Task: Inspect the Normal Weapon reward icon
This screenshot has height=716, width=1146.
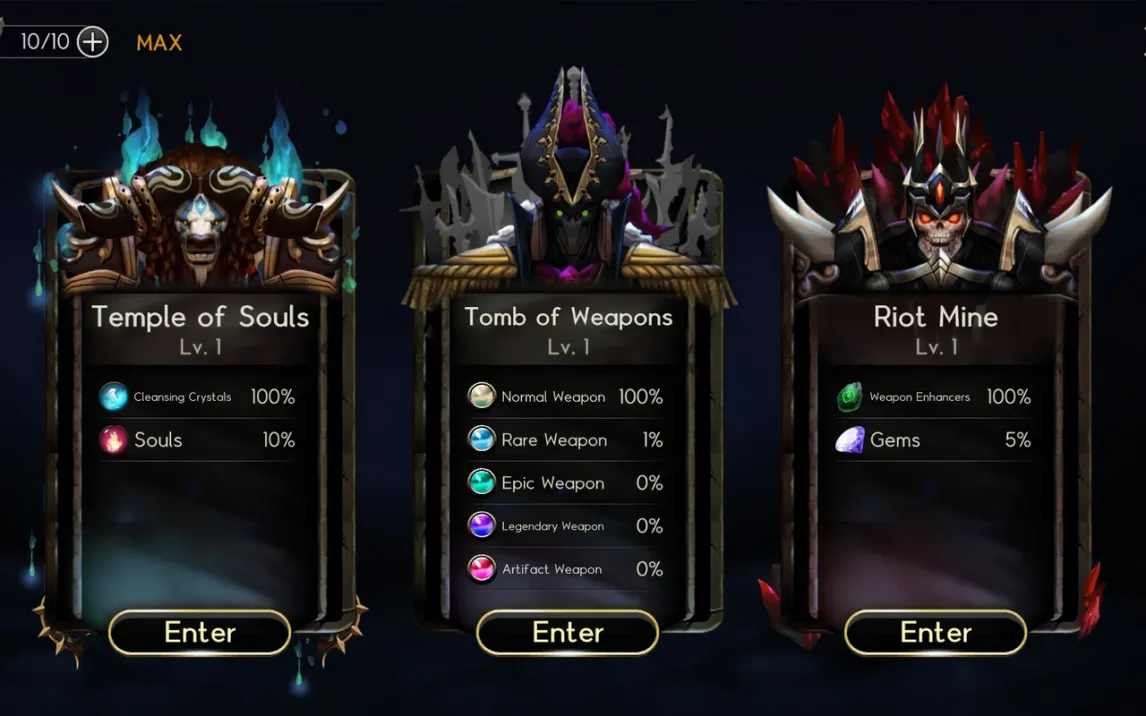Action: [x=482, y=397]
